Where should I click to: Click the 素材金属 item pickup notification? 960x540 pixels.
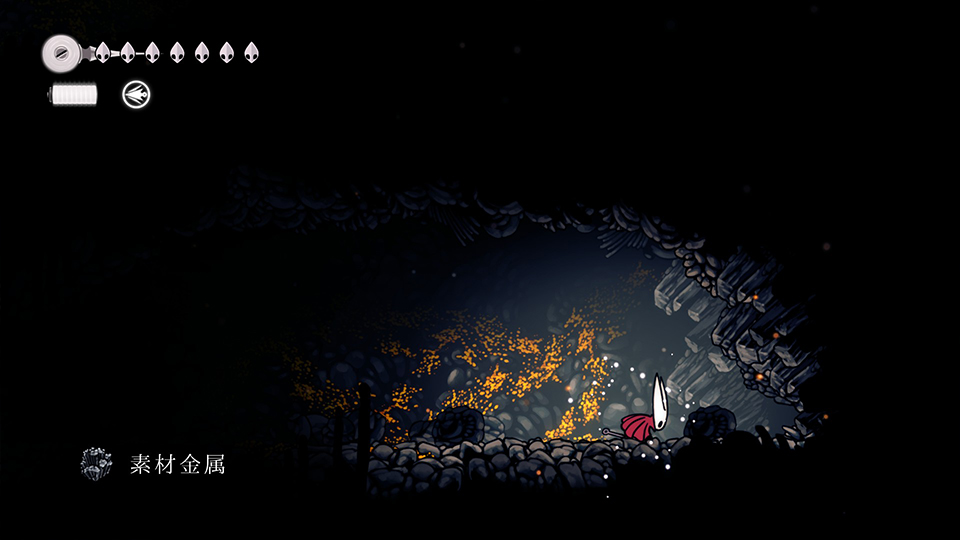pos(154,464)
